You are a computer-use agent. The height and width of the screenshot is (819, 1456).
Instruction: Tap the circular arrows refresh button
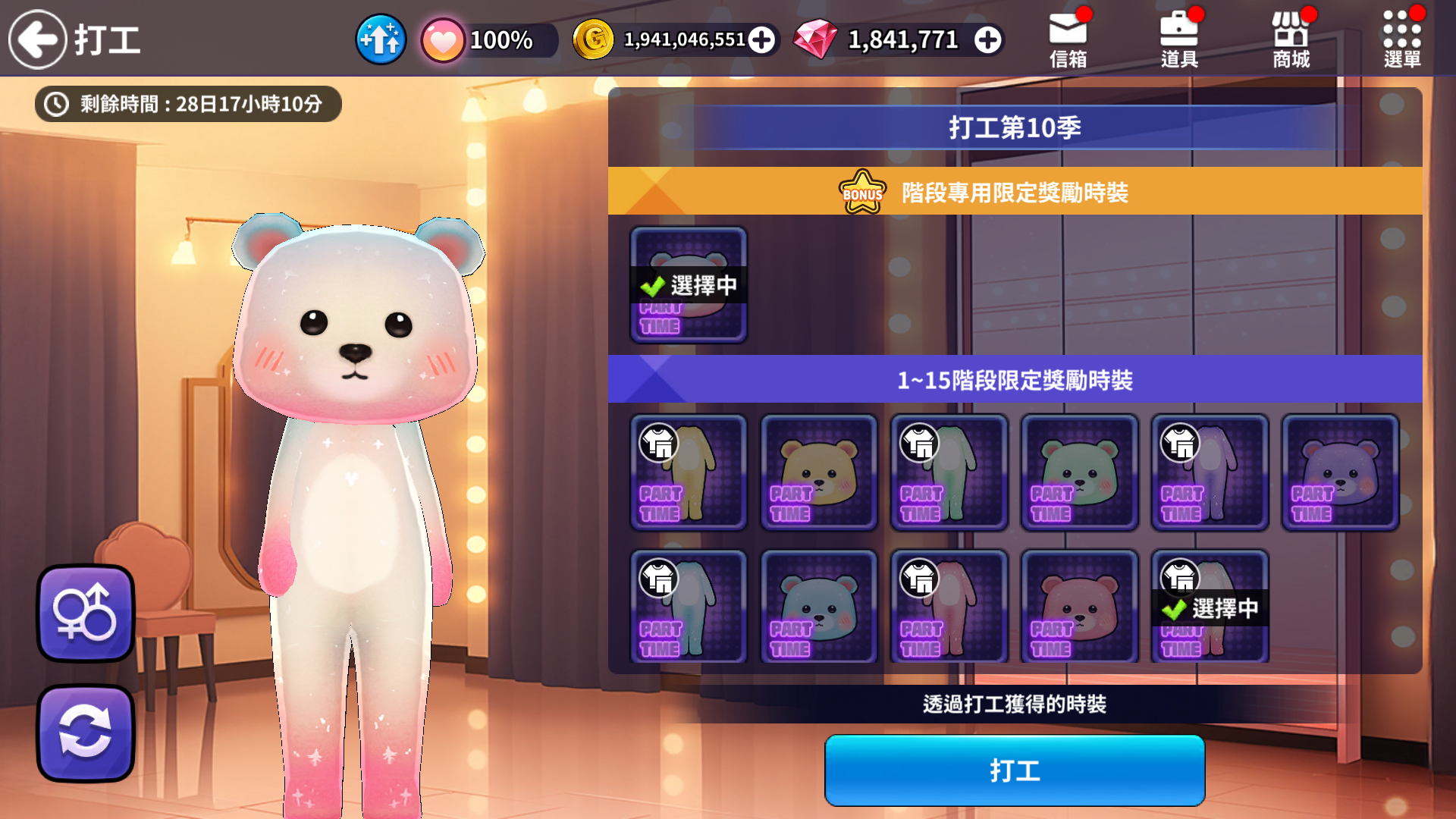click(x=86, y=733)
